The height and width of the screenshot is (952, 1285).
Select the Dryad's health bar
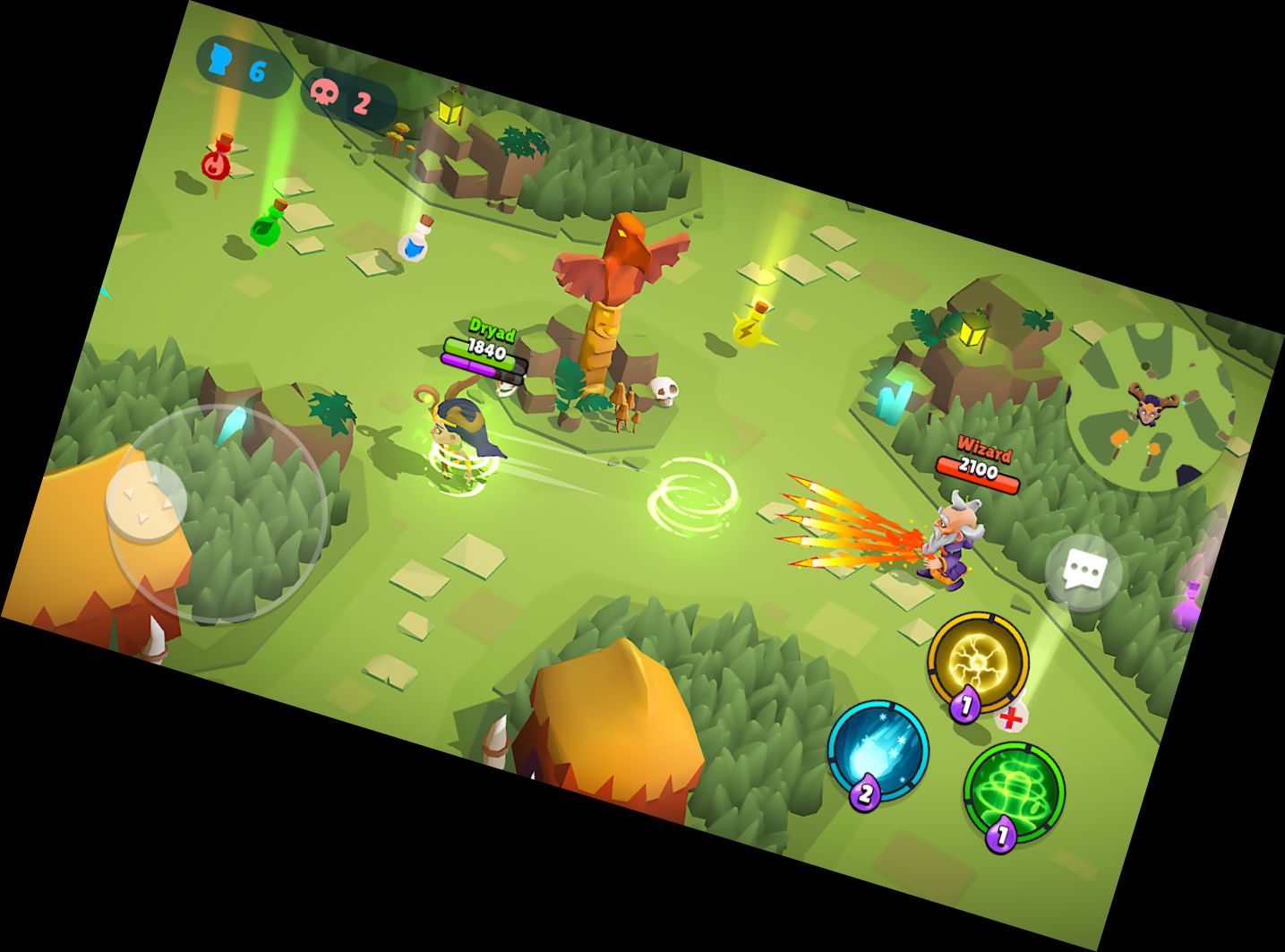point(482,351)
